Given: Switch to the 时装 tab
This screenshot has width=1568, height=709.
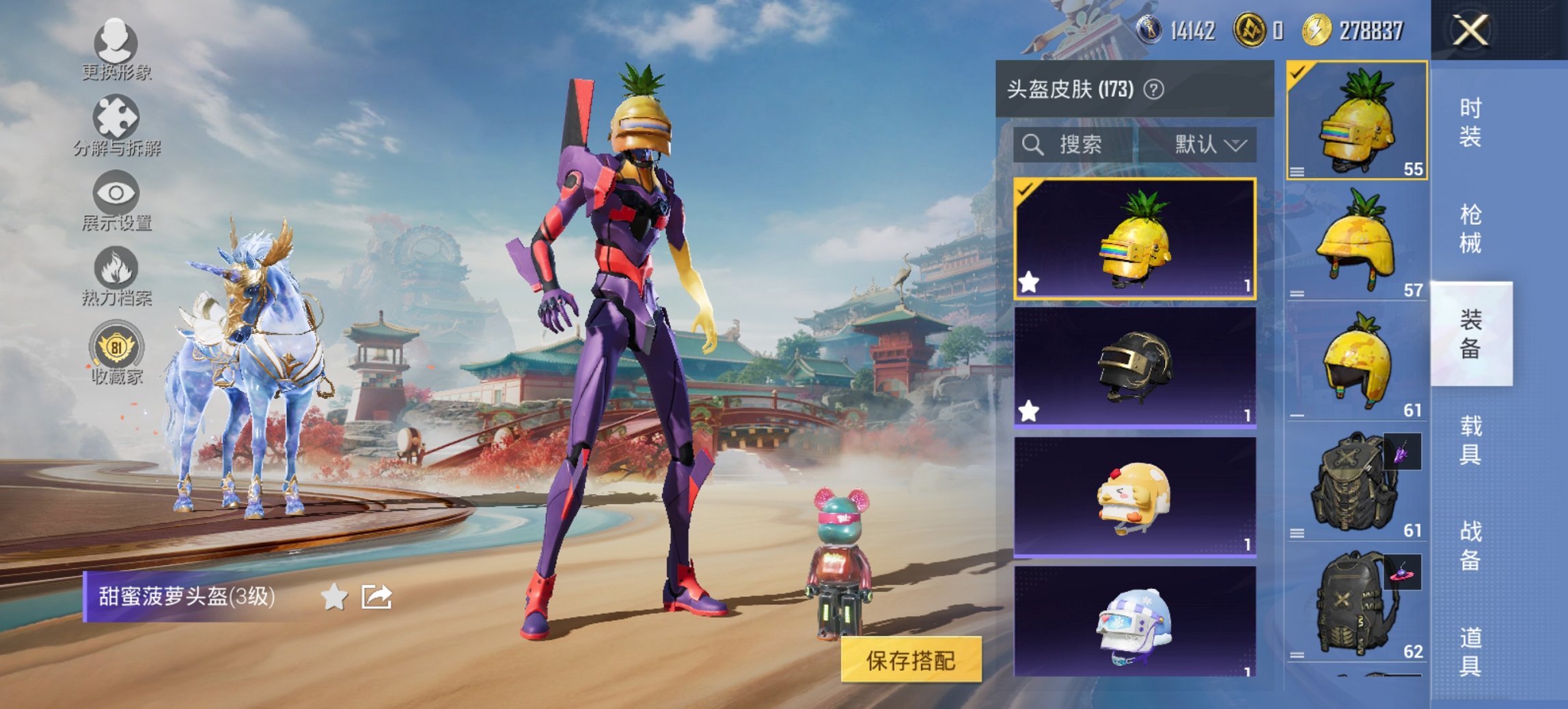Looking at the screenshot, I should (x=1469, y=122).
